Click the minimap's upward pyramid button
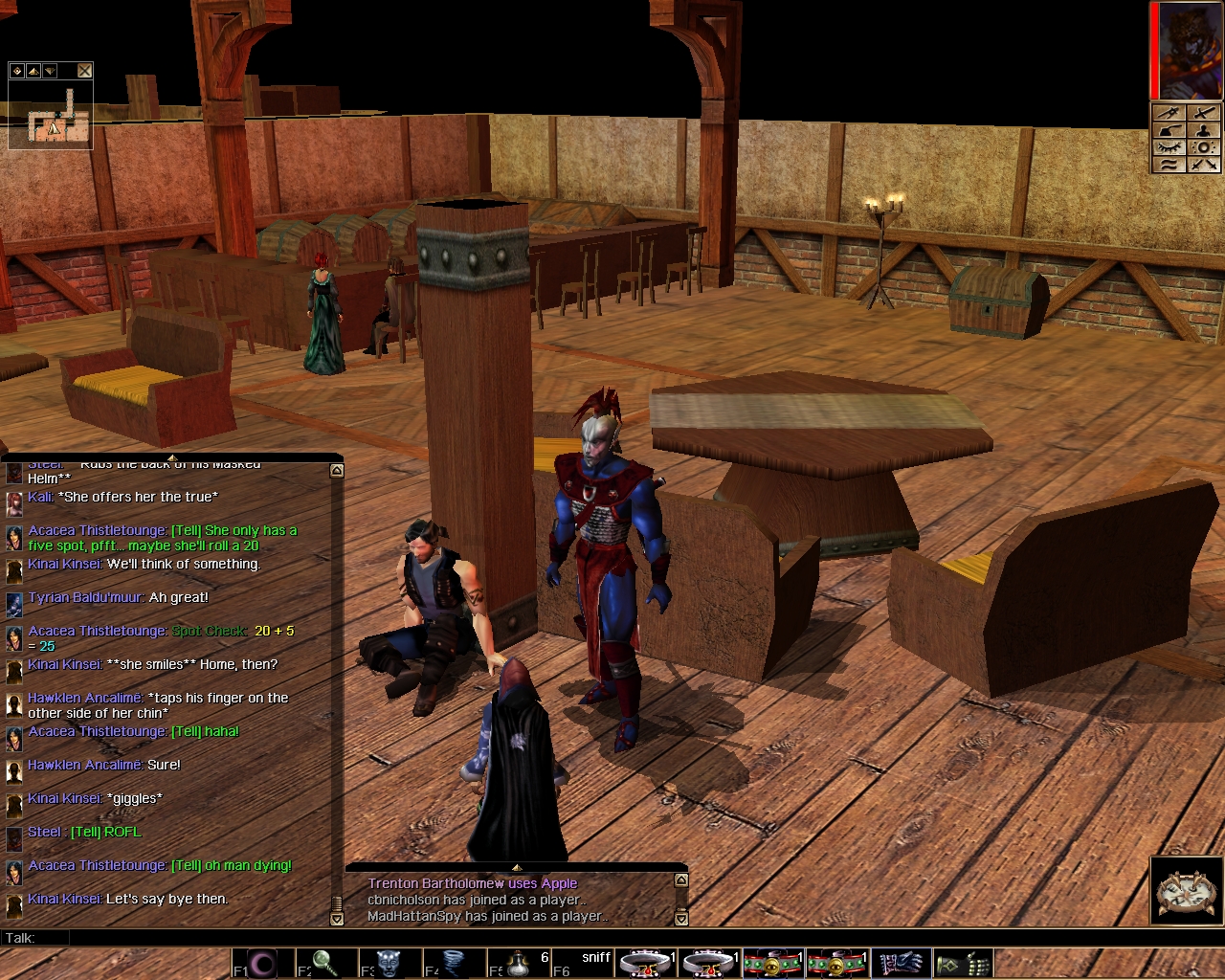This screenshot has width=1225, height=980. 33,70
